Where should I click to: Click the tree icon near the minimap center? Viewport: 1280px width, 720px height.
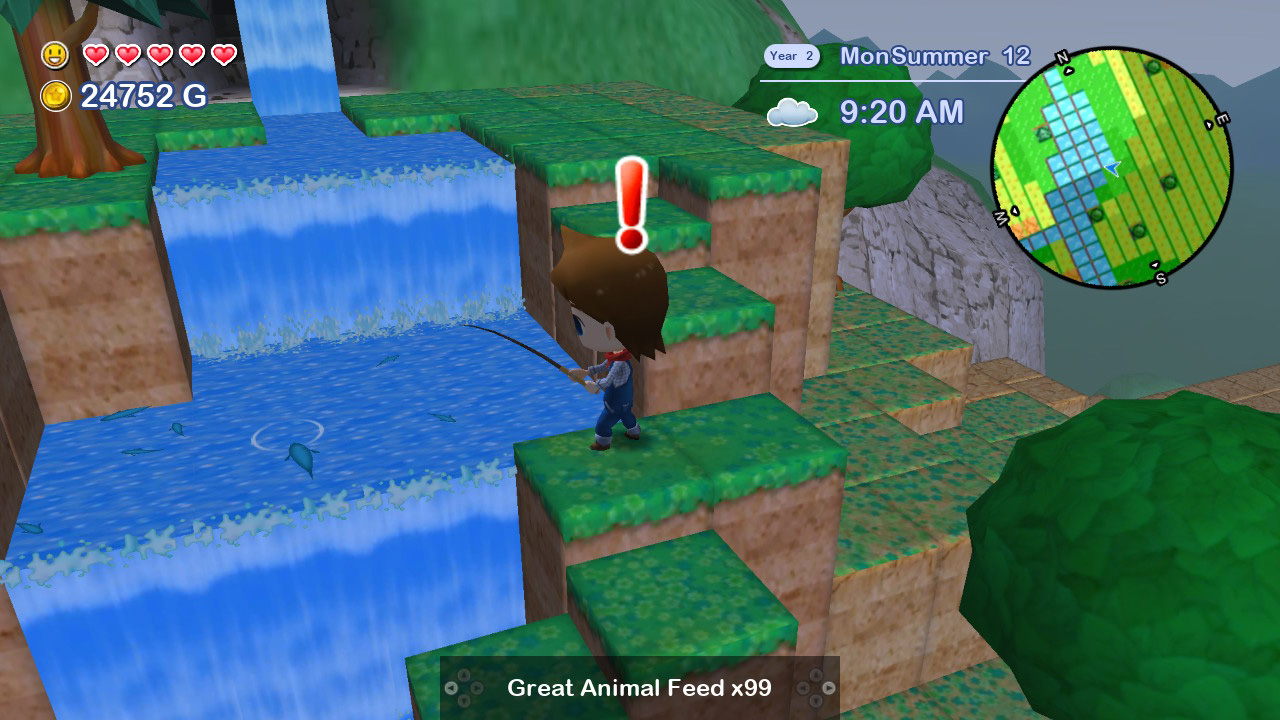[x=1096, y=216]
